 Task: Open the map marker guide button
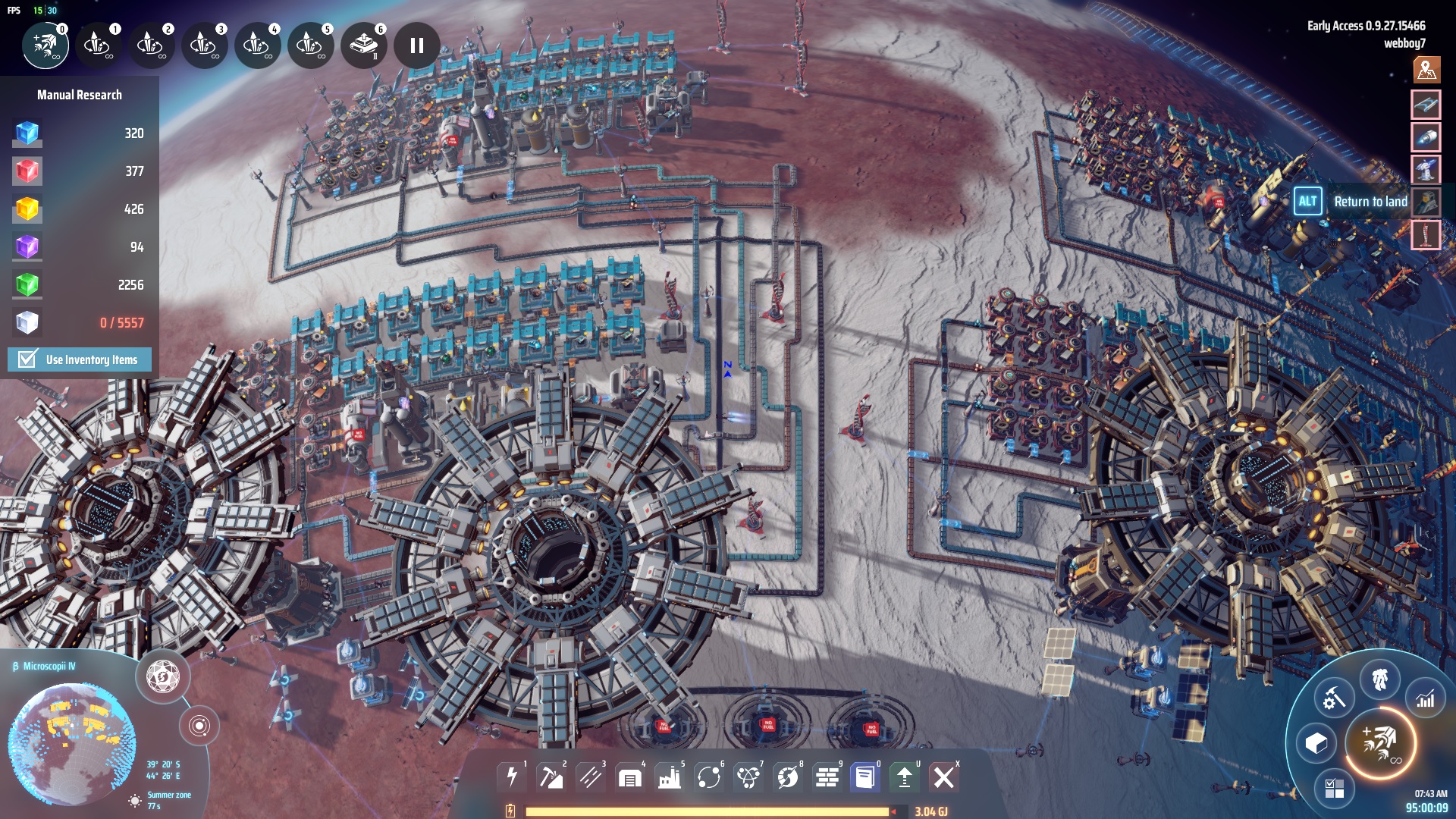(1426, 70)
